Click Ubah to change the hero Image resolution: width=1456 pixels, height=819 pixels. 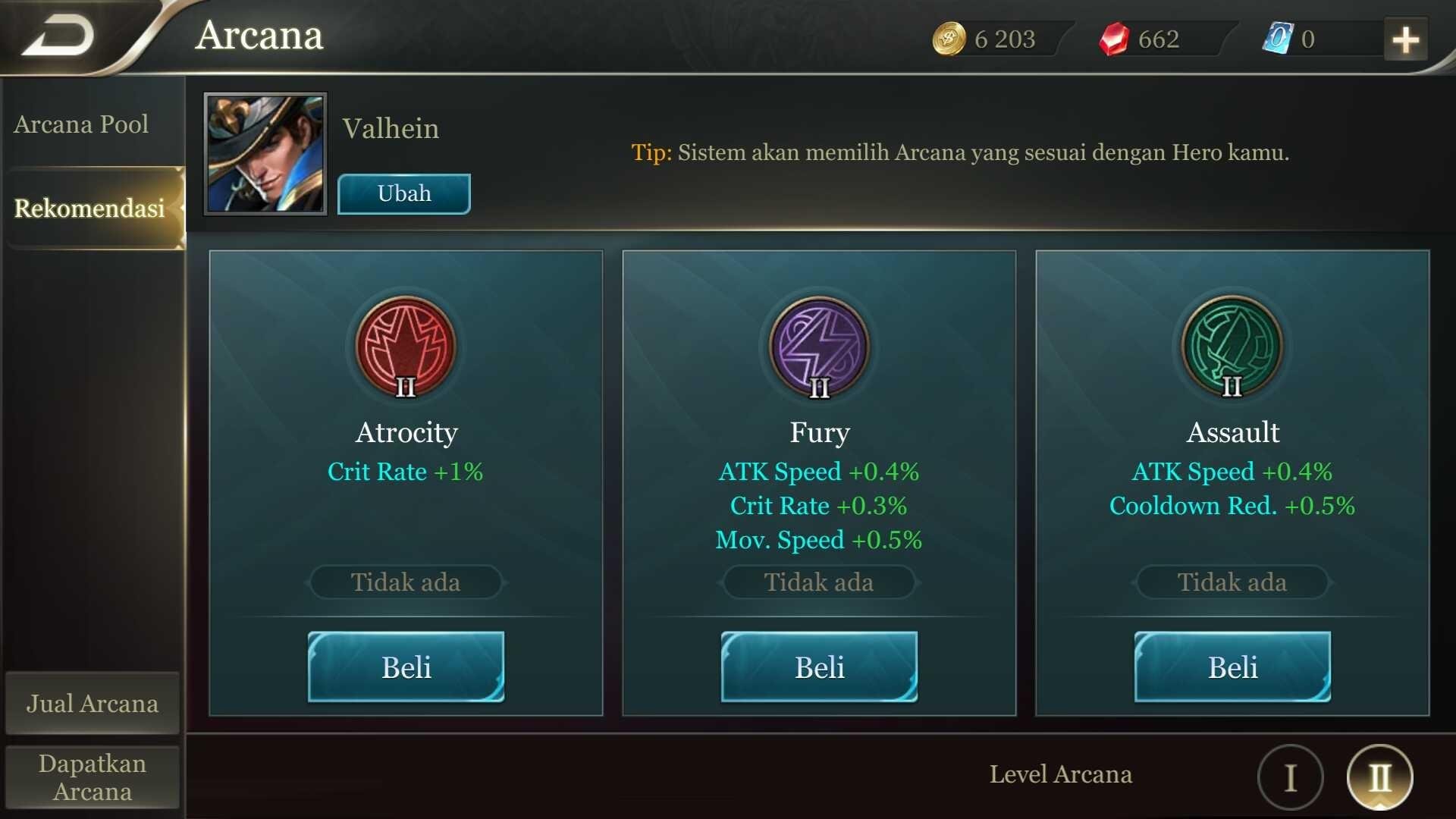[404, 194]
